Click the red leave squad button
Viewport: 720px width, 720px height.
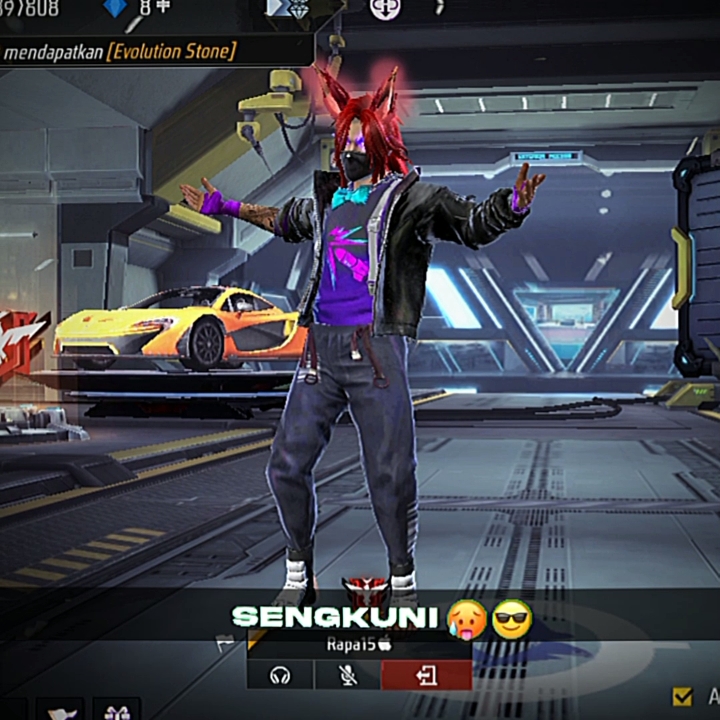point(426,676)
